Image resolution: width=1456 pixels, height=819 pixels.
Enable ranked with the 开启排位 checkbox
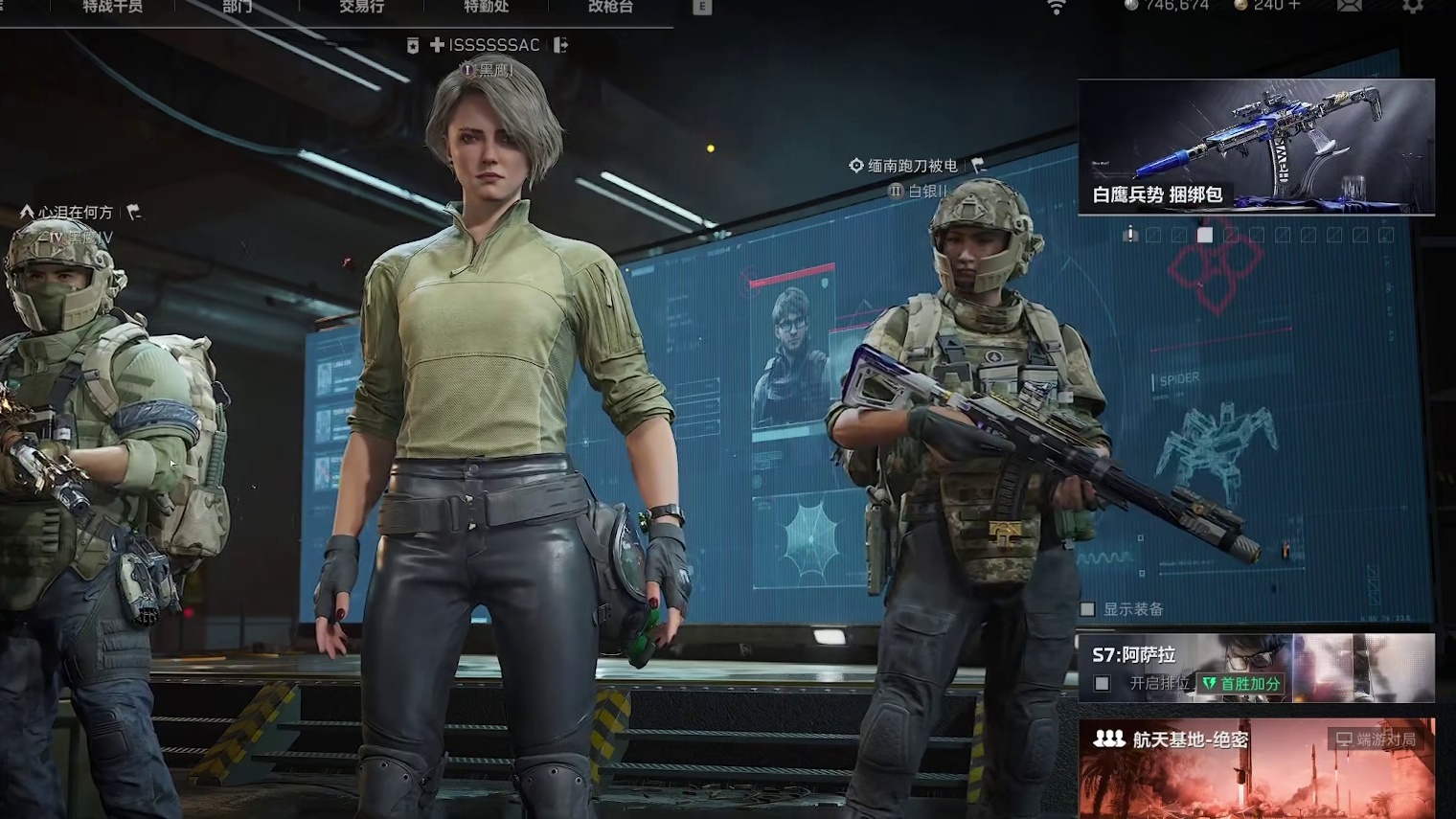point(1103,684)
